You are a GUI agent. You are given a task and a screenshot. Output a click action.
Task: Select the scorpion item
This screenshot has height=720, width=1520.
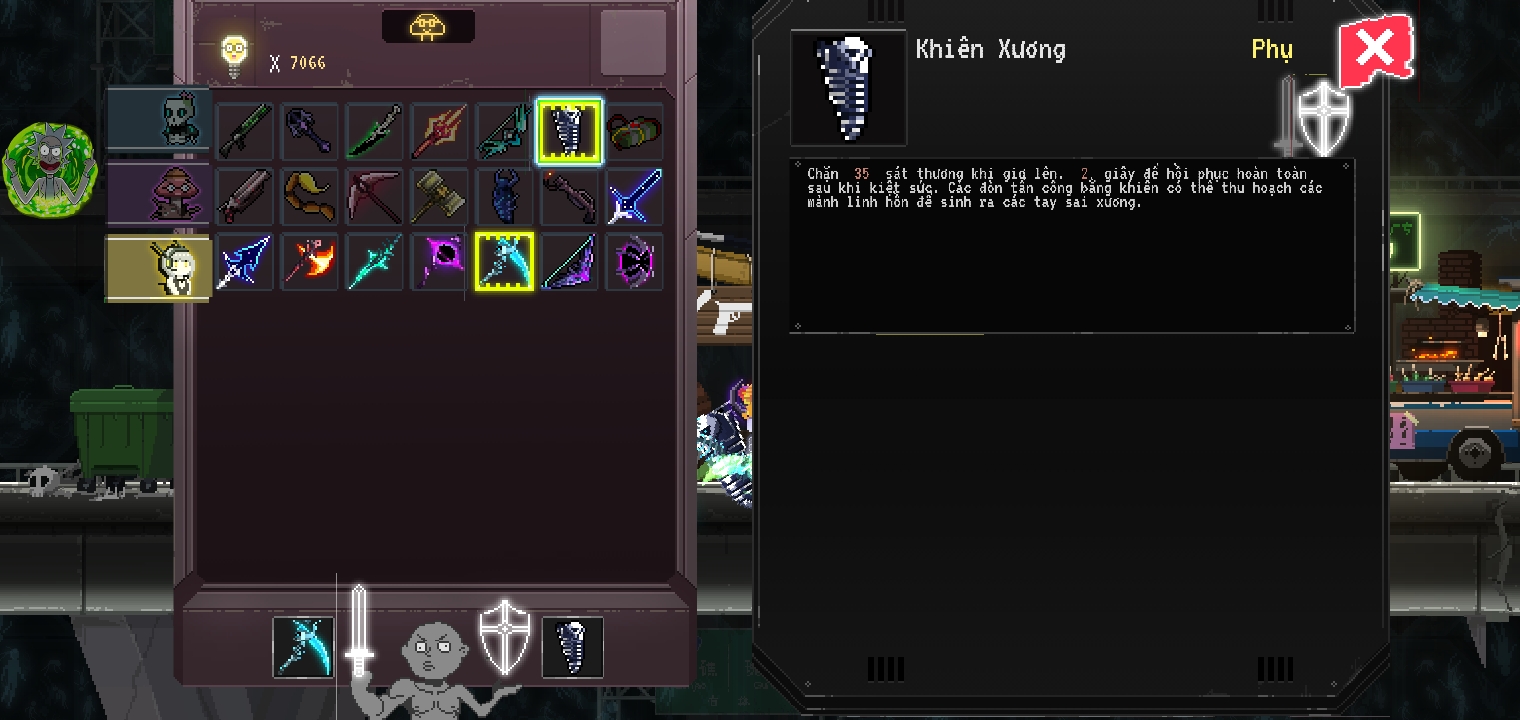coord(504,196)
